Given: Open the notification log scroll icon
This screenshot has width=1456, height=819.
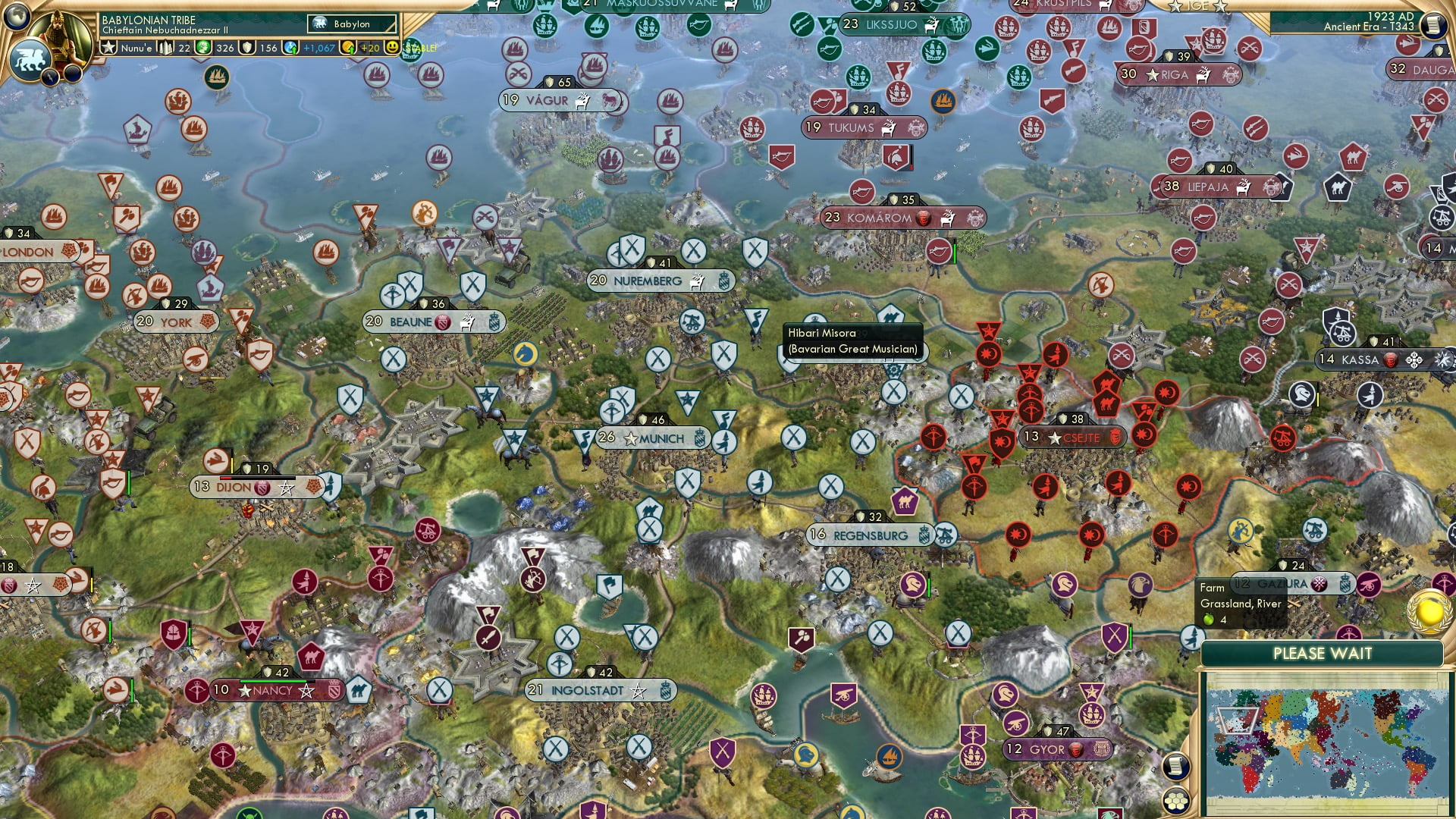Looking at the screenshot, I should [1176, 766].
